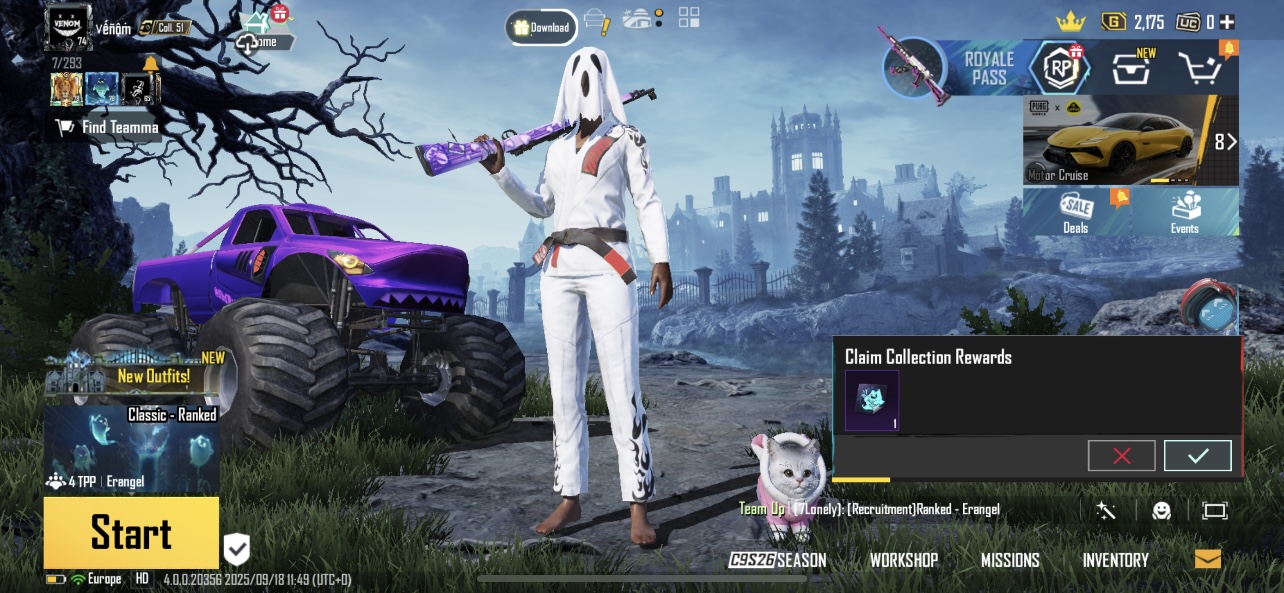Open the C9S26 Season page
The image size is (1284, 593).
[778, 560]
